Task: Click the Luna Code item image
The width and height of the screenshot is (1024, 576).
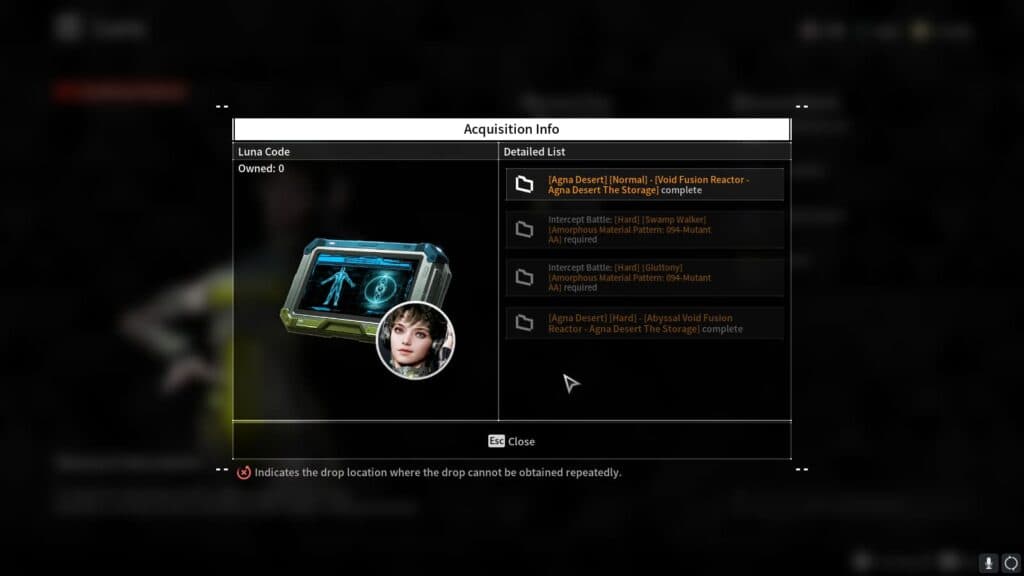Action: click(364, 293)
